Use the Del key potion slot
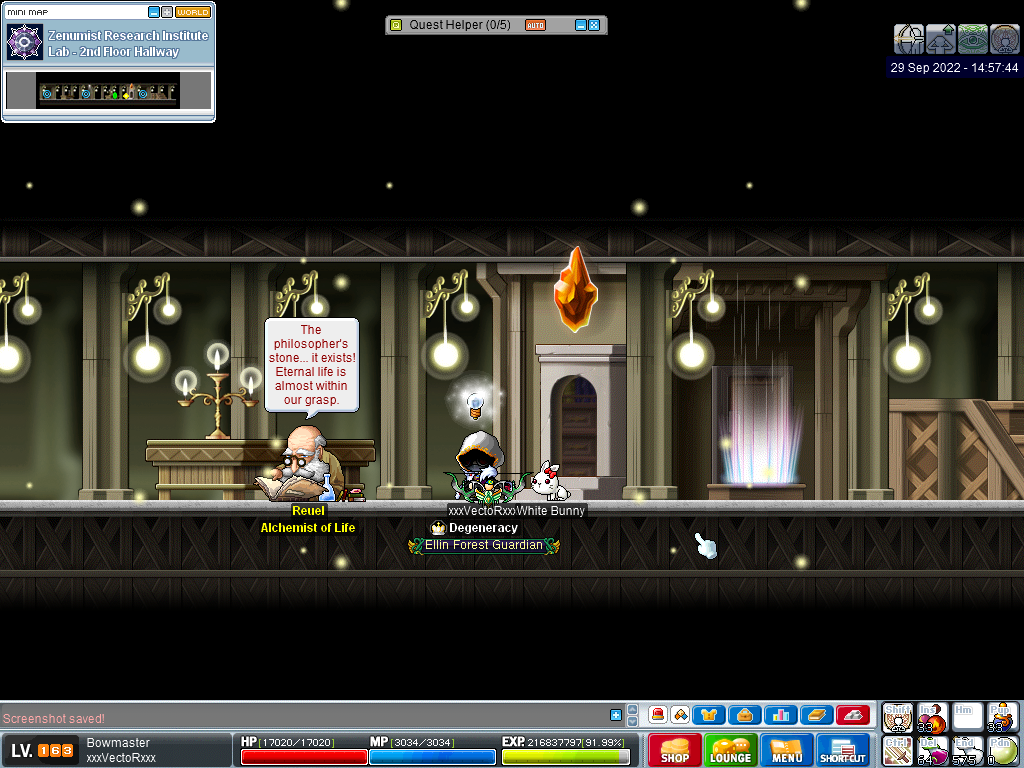1024x768 pixels. (934, 750)
